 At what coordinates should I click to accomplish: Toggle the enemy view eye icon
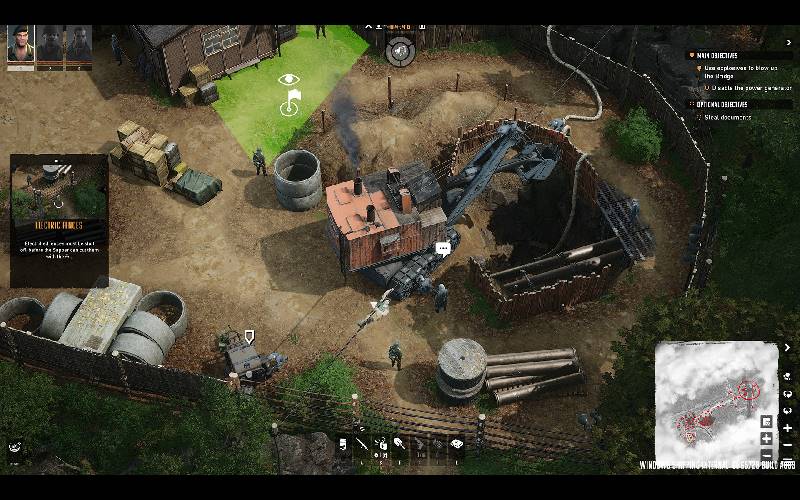tap(289, 79)
